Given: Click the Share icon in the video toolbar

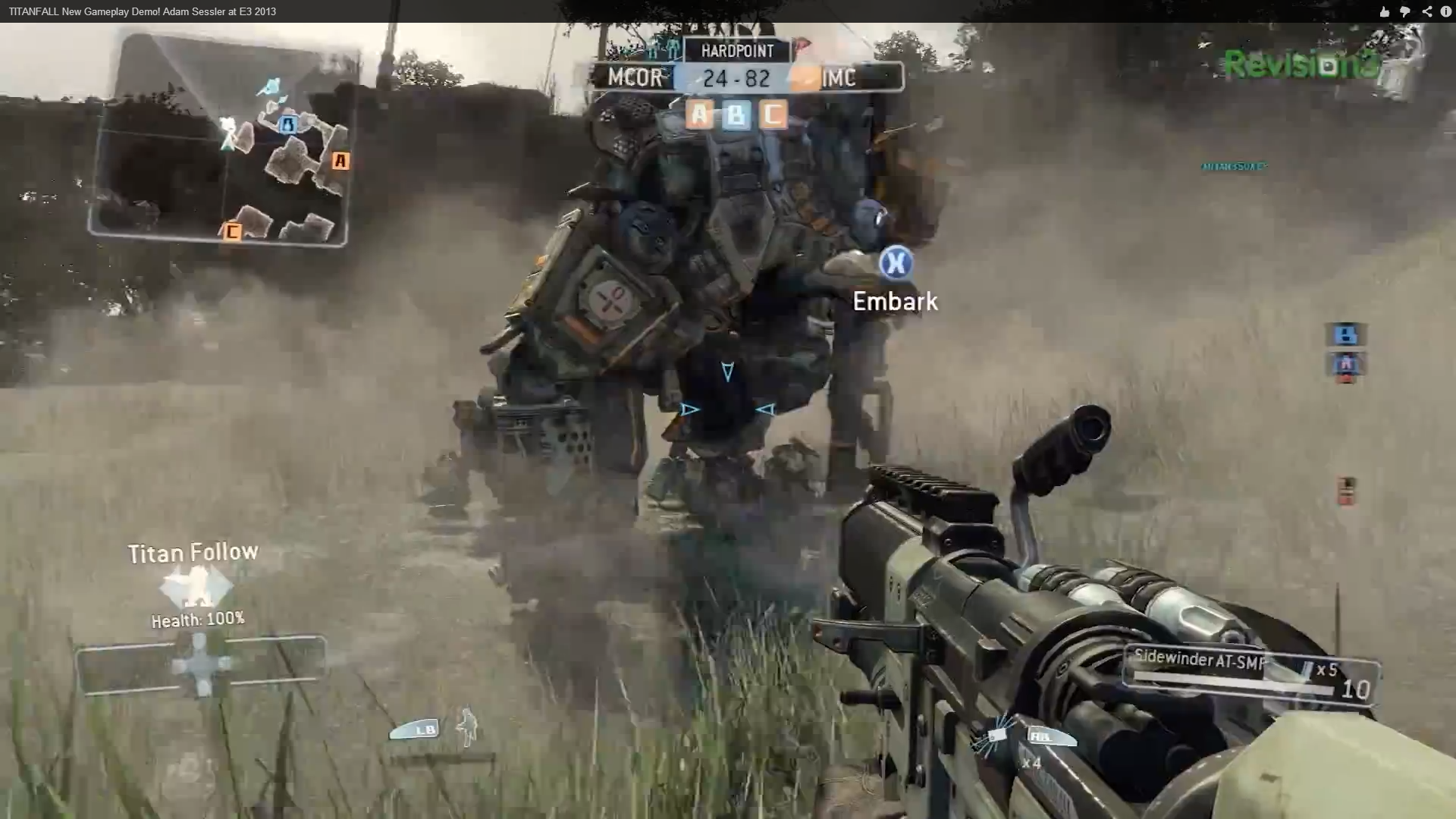Looking at the screenshot, I should 1427,11.
